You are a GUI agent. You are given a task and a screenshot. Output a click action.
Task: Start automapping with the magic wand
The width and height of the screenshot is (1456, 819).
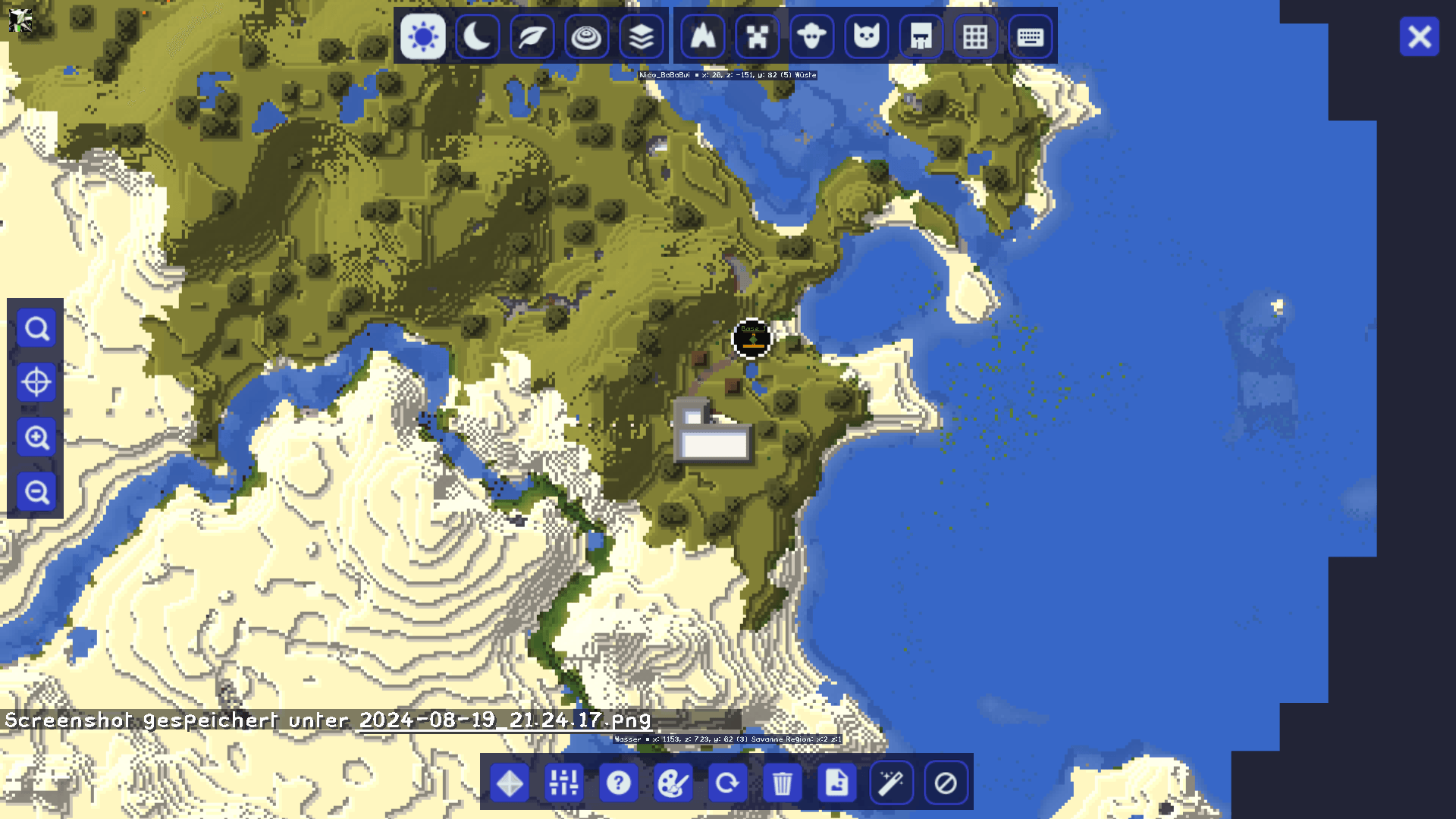[x=891, y=783]
